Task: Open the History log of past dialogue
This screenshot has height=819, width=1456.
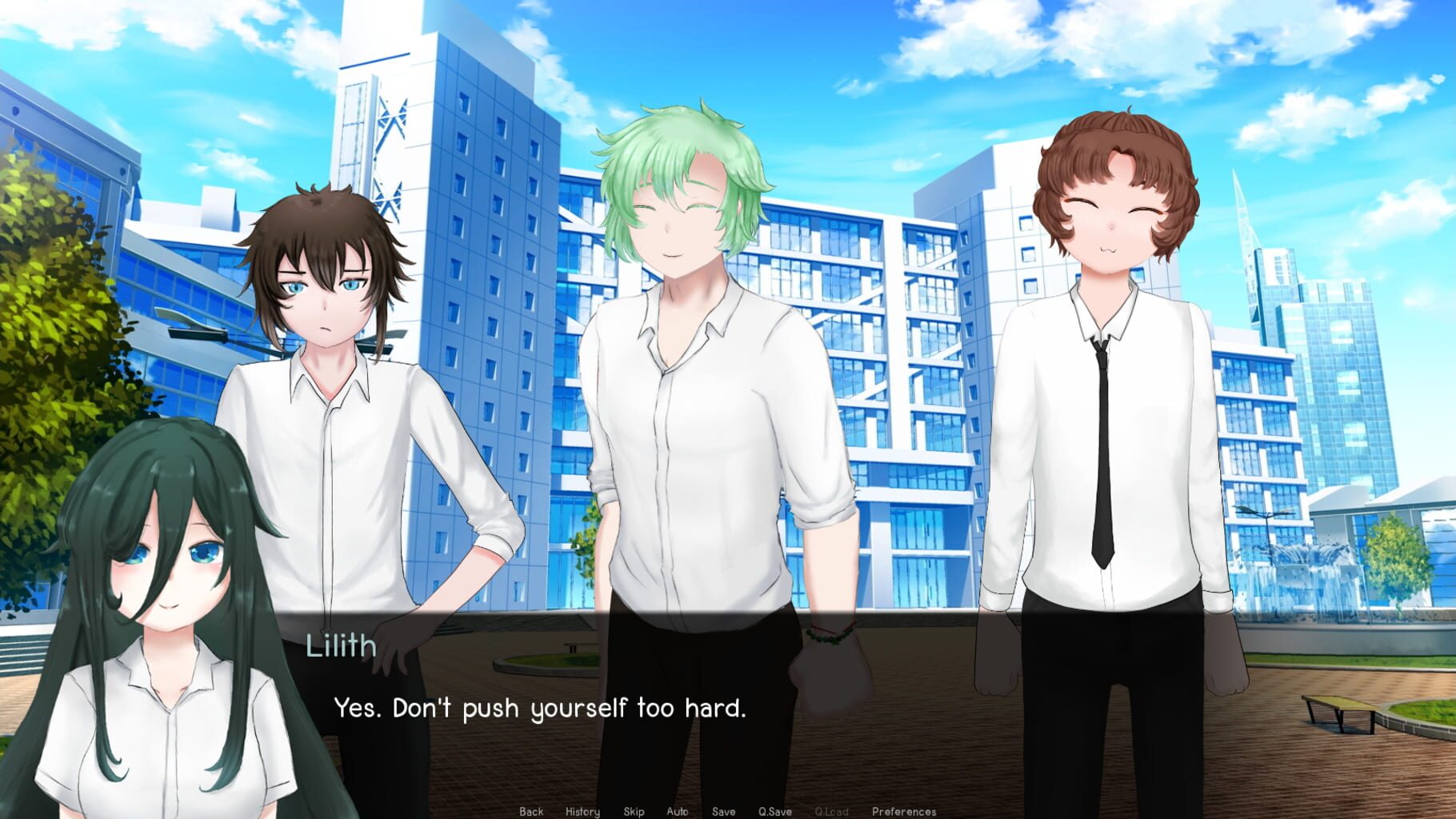Action: [x=582, y=810]
